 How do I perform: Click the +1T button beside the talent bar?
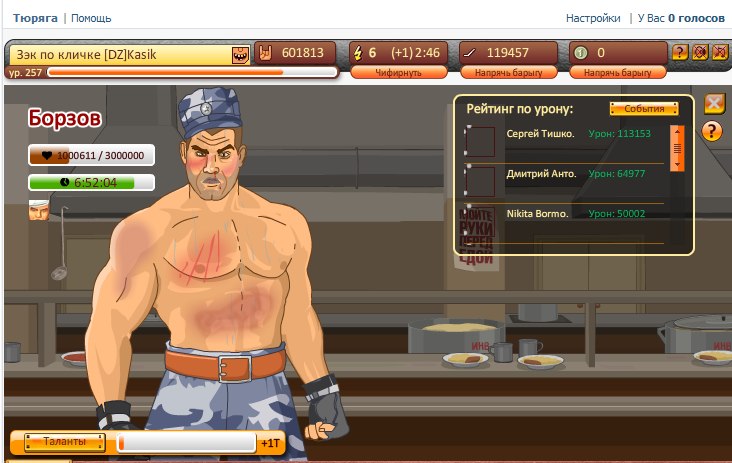(270, 443)
